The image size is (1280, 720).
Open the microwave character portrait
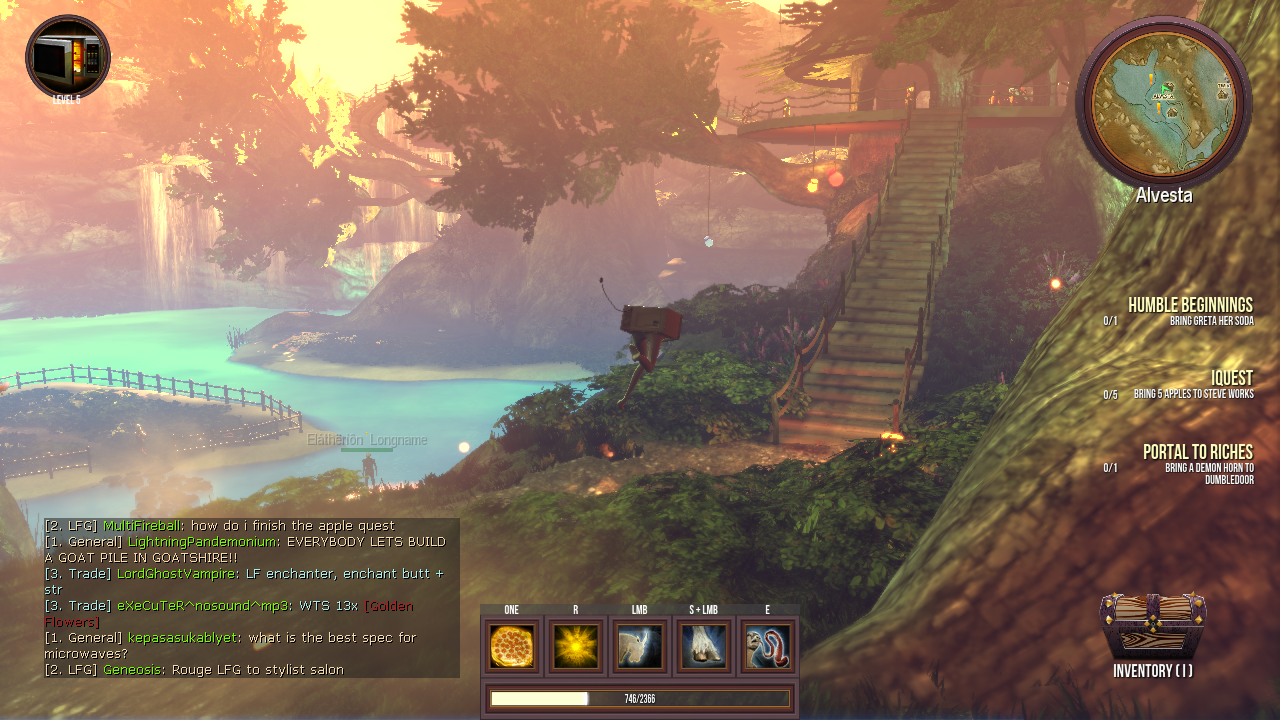pyautogui.click(x=67, y=57)
